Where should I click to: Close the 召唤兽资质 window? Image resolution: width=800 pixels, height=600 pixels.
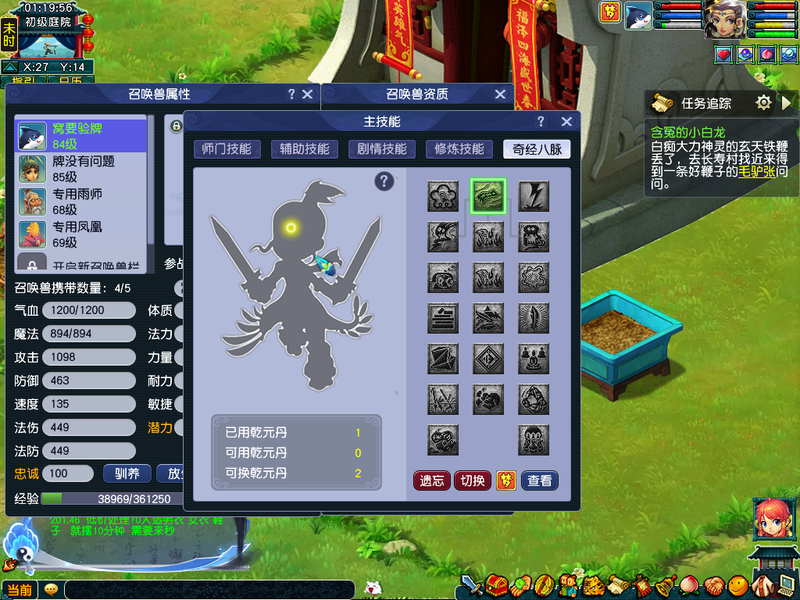pyautogui.click(x=500, y=94)
